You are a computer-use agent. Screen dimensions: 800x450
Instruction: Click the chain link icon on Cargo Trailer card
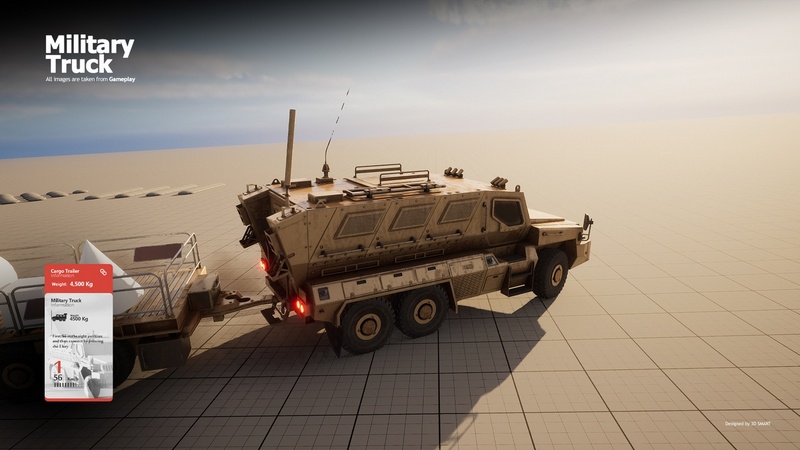click(x=102, y=272)
